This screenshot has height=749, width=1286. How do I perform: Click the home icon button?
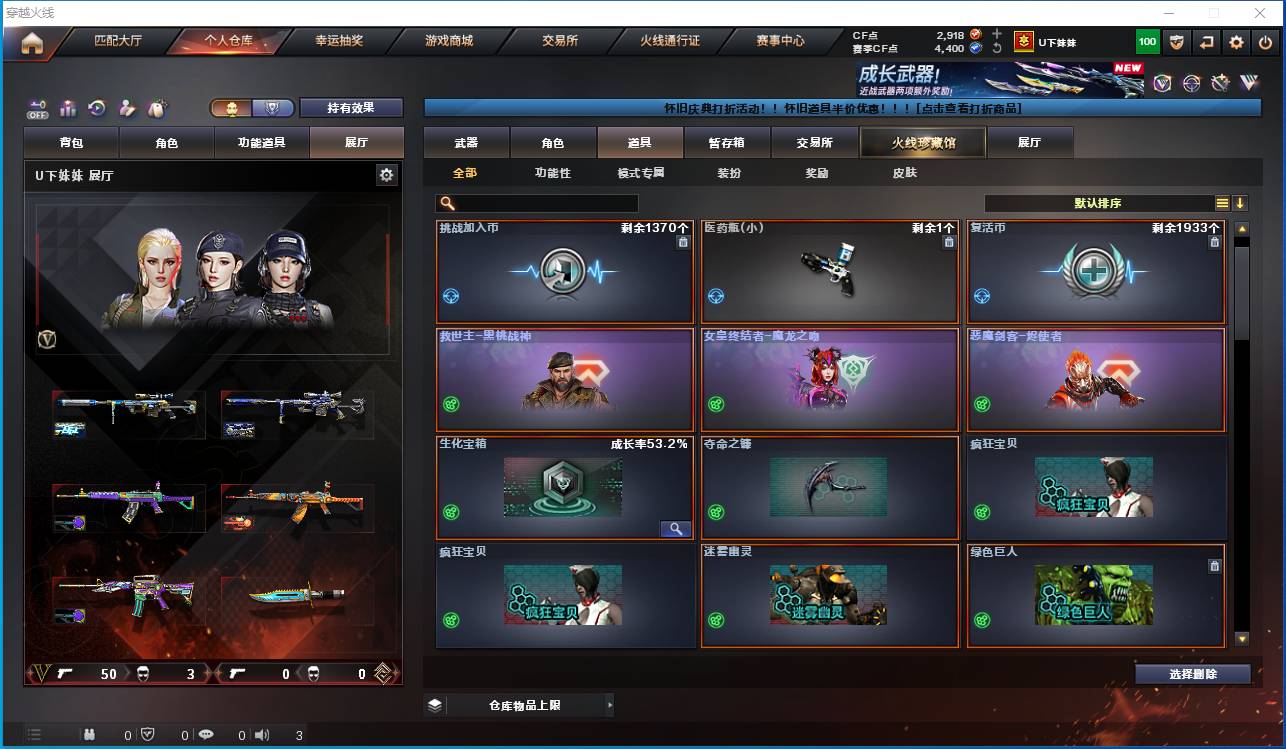[32, 43]
